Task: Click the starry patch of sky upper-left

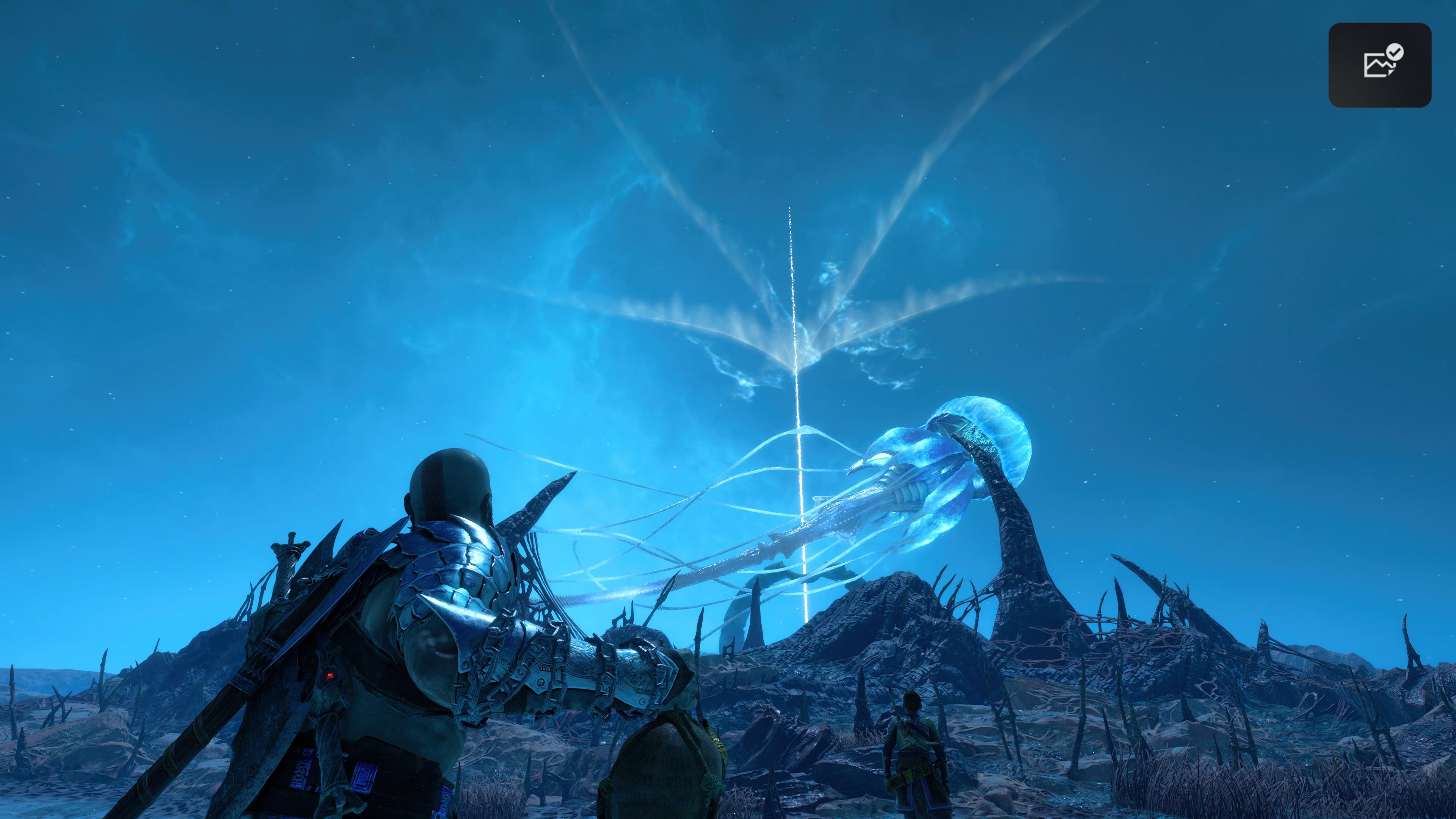Action: [169, 113]
